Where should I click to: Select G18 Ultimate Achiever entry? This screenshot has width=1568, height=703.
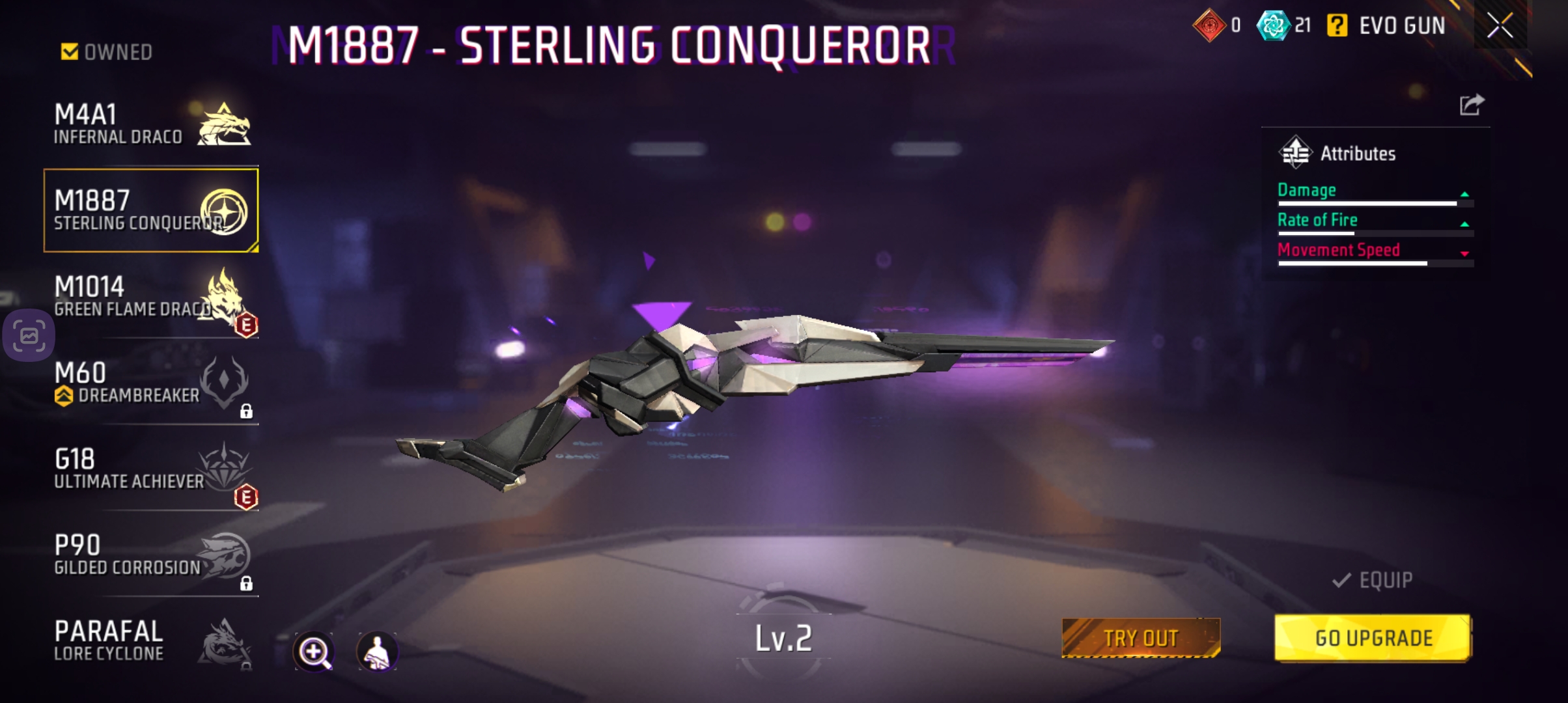151,469
